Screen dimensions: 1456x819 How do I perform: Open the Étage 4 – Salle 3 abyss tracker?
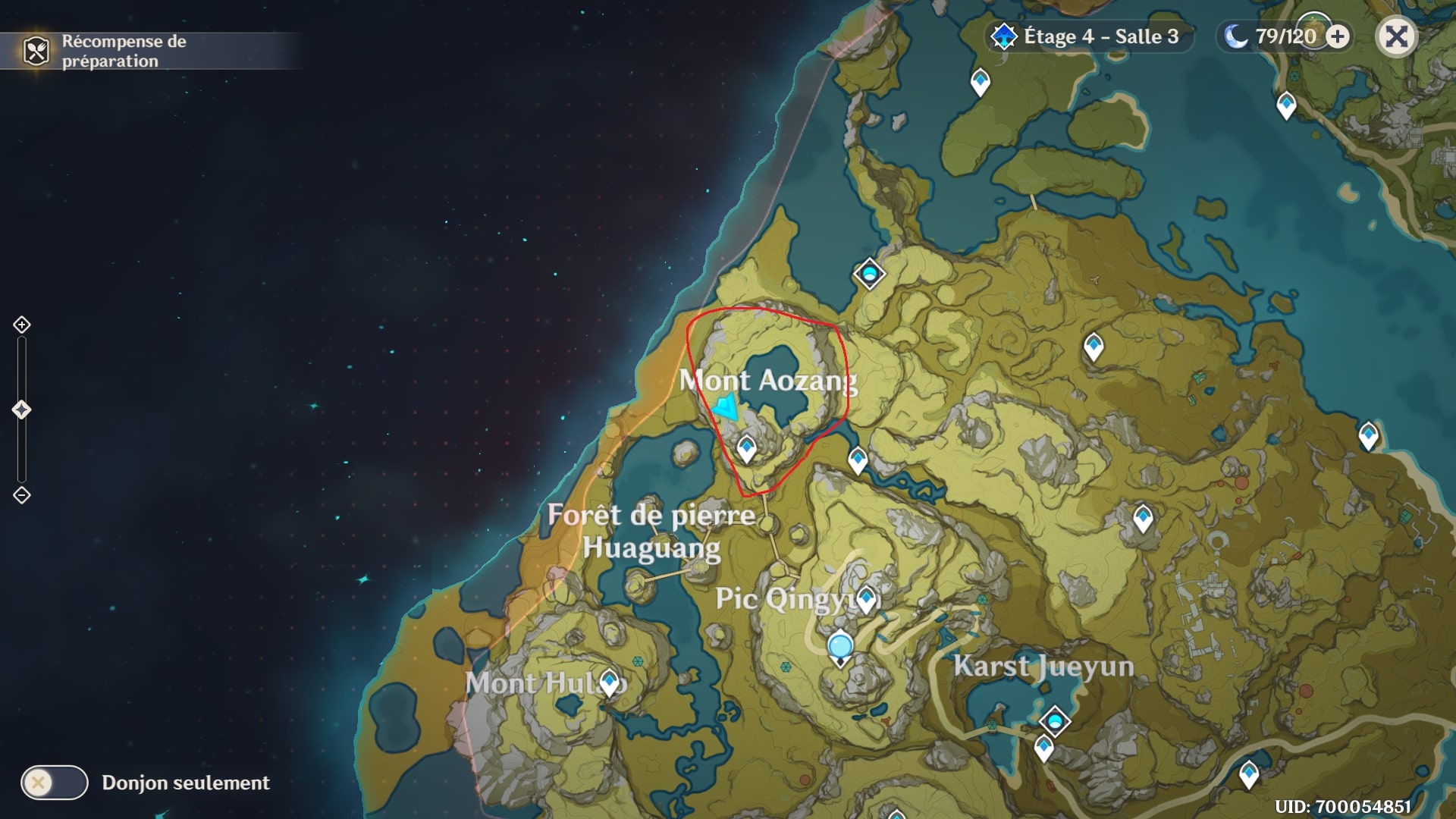1089,36
